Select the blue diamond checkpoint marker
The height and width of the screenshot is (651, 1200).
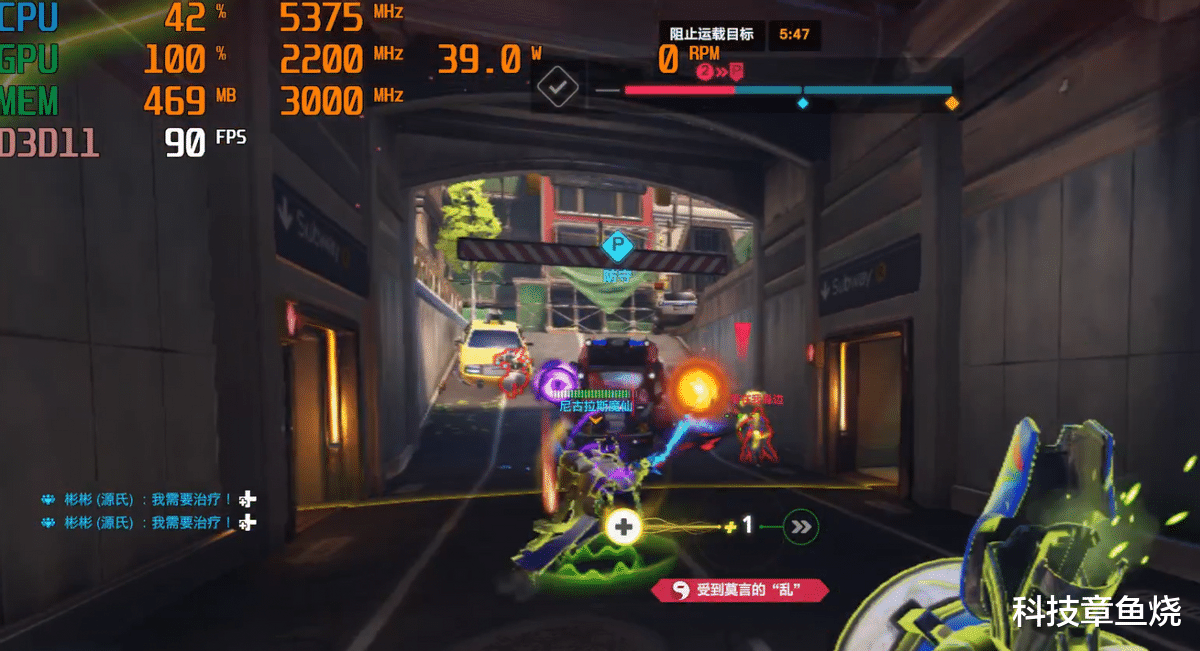tap(802, 102)
